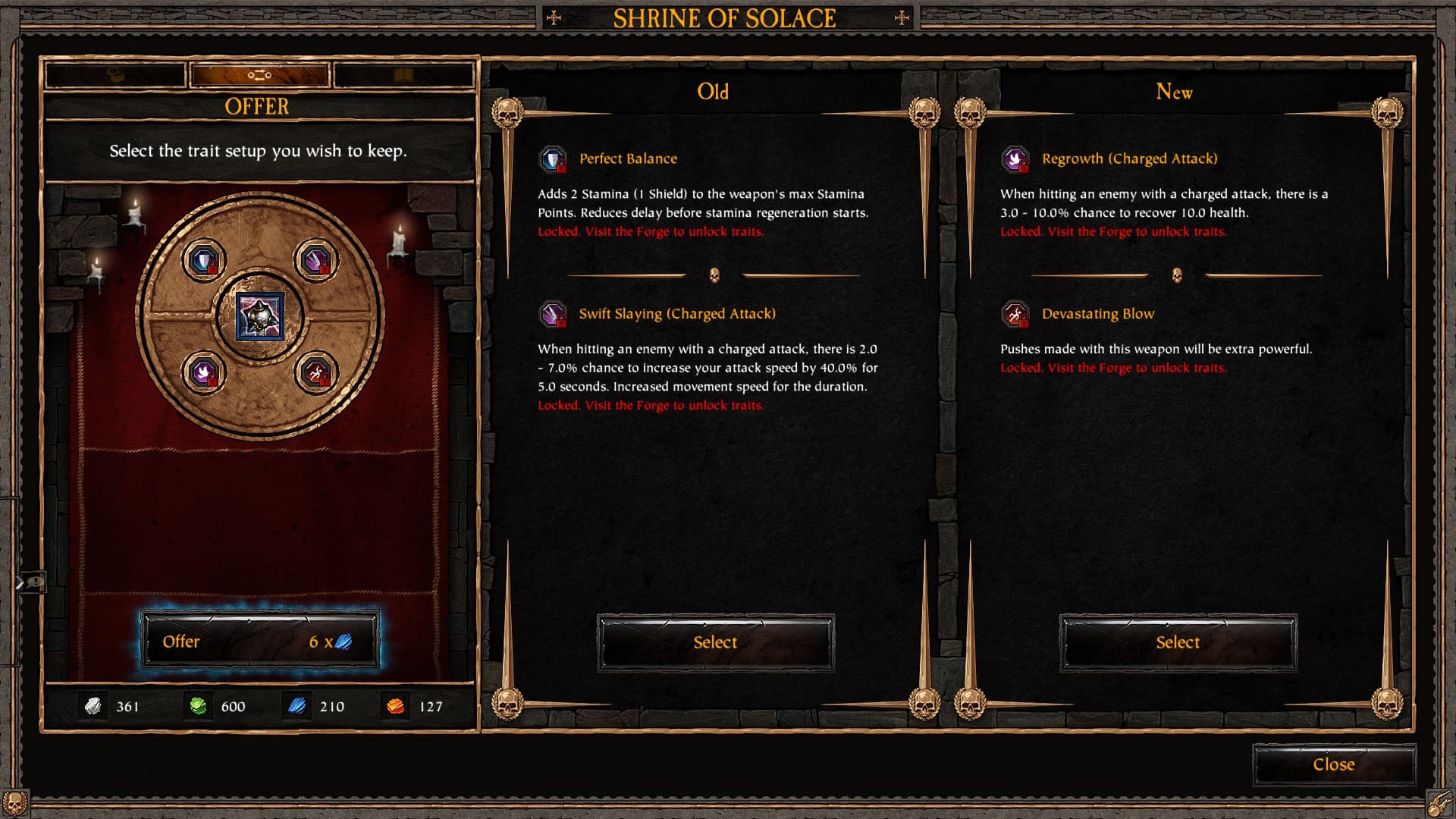Choose the New trait setup
The width and height of the screenshot is (1456, 819).
1178,642
